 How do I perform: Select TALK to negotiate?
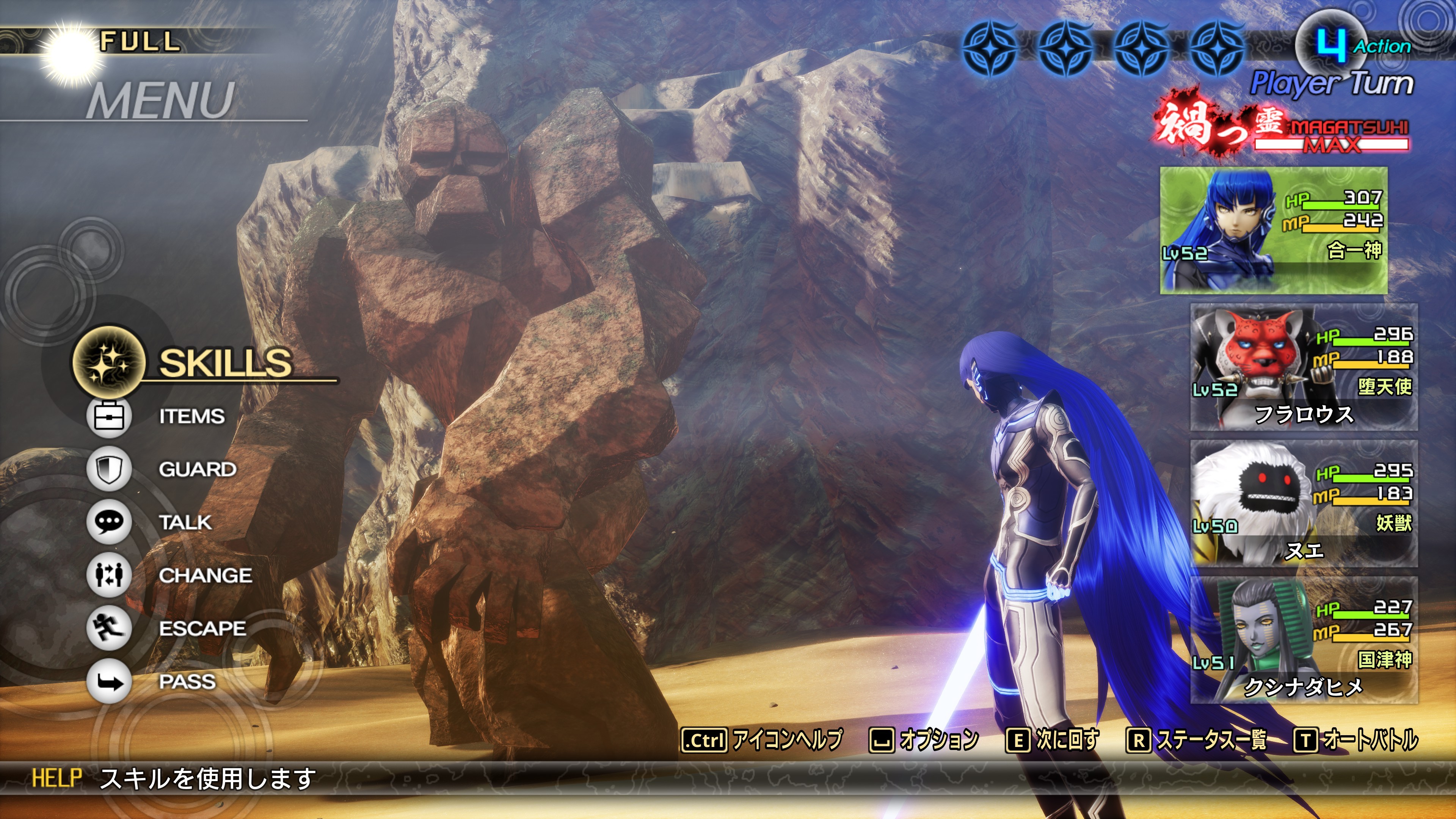[185, 522]
